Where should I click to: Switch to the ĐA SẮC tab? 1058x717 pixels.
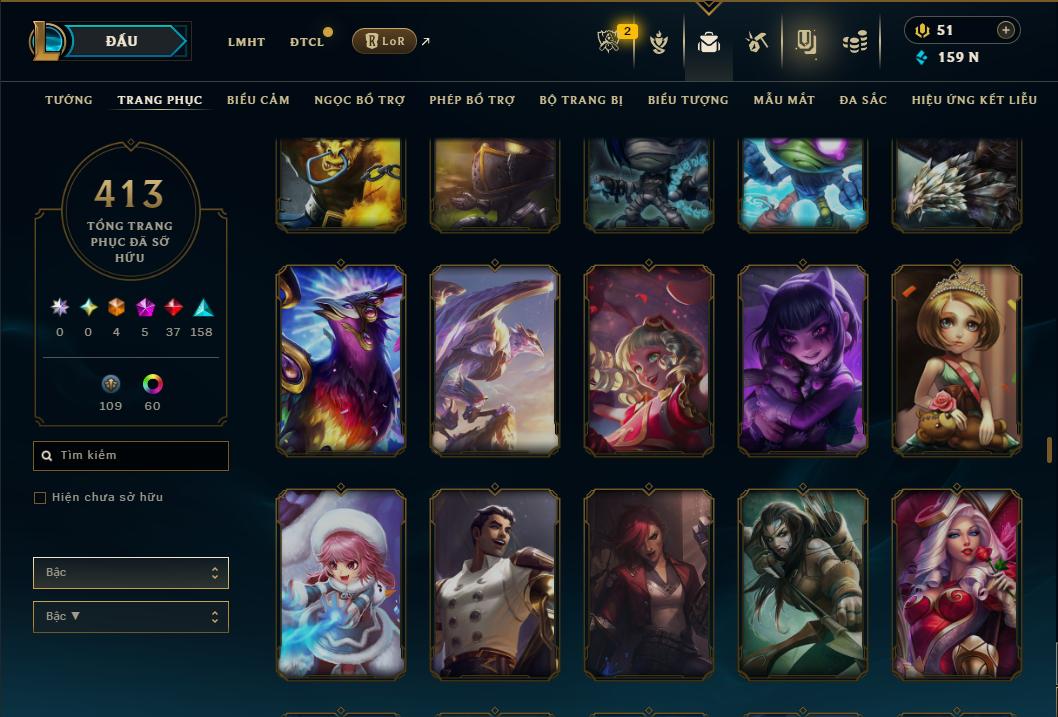[x=863, y=100]
